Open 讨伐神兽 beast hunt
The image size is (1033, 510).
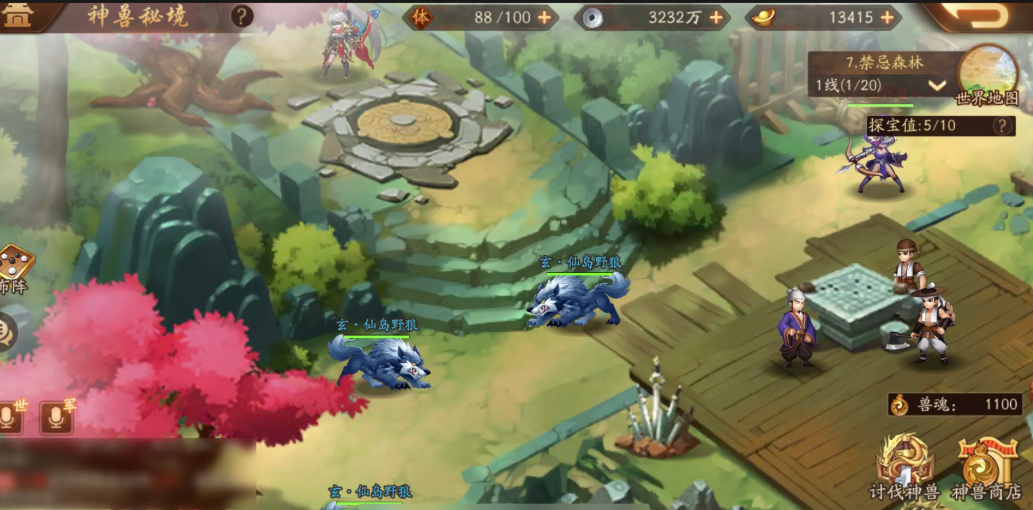[x=904, y=468]
